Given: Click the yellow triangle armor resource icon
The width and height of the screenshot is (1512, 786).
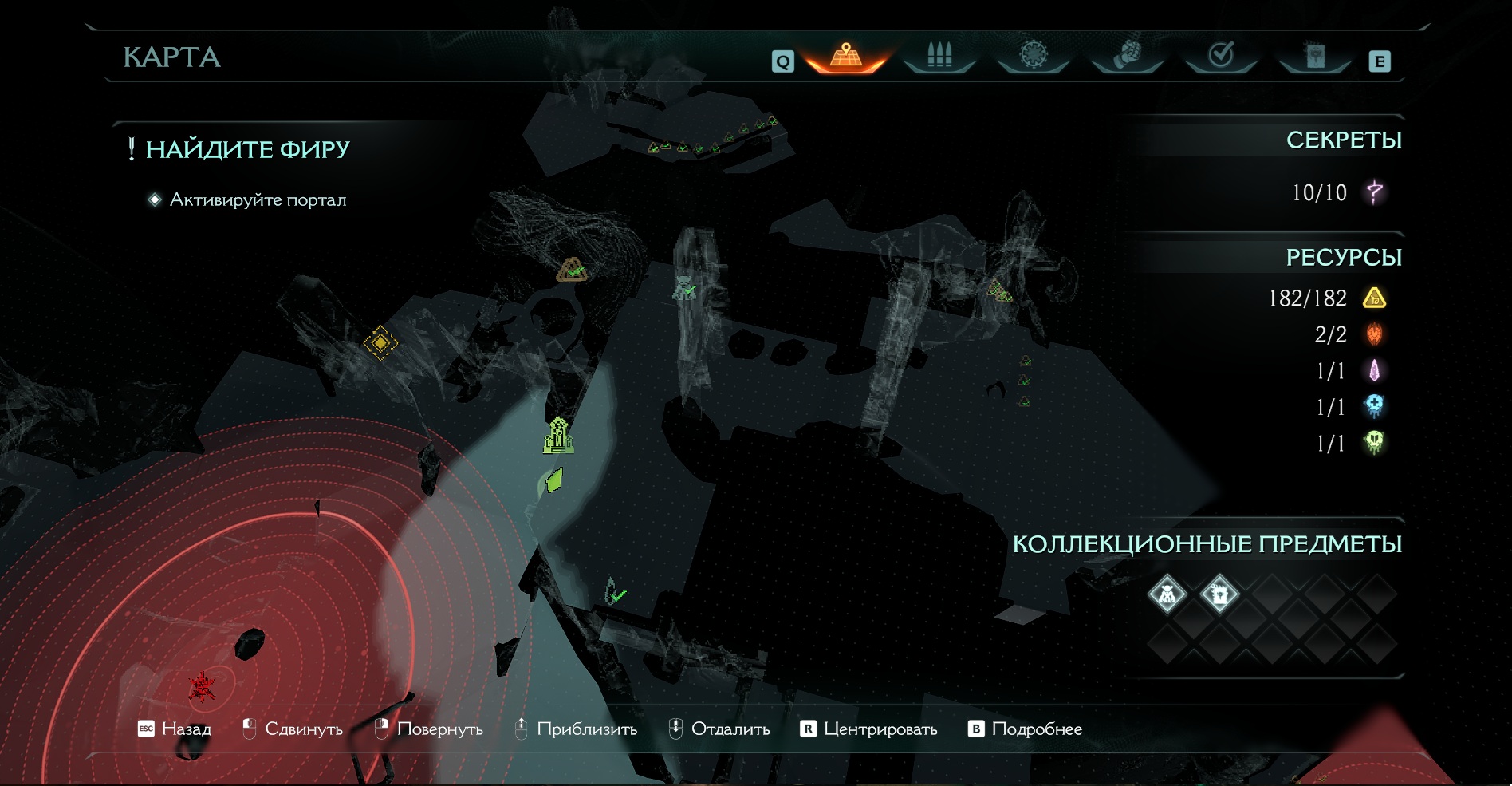Looking at the screenshot, I should pos(1375,298).
